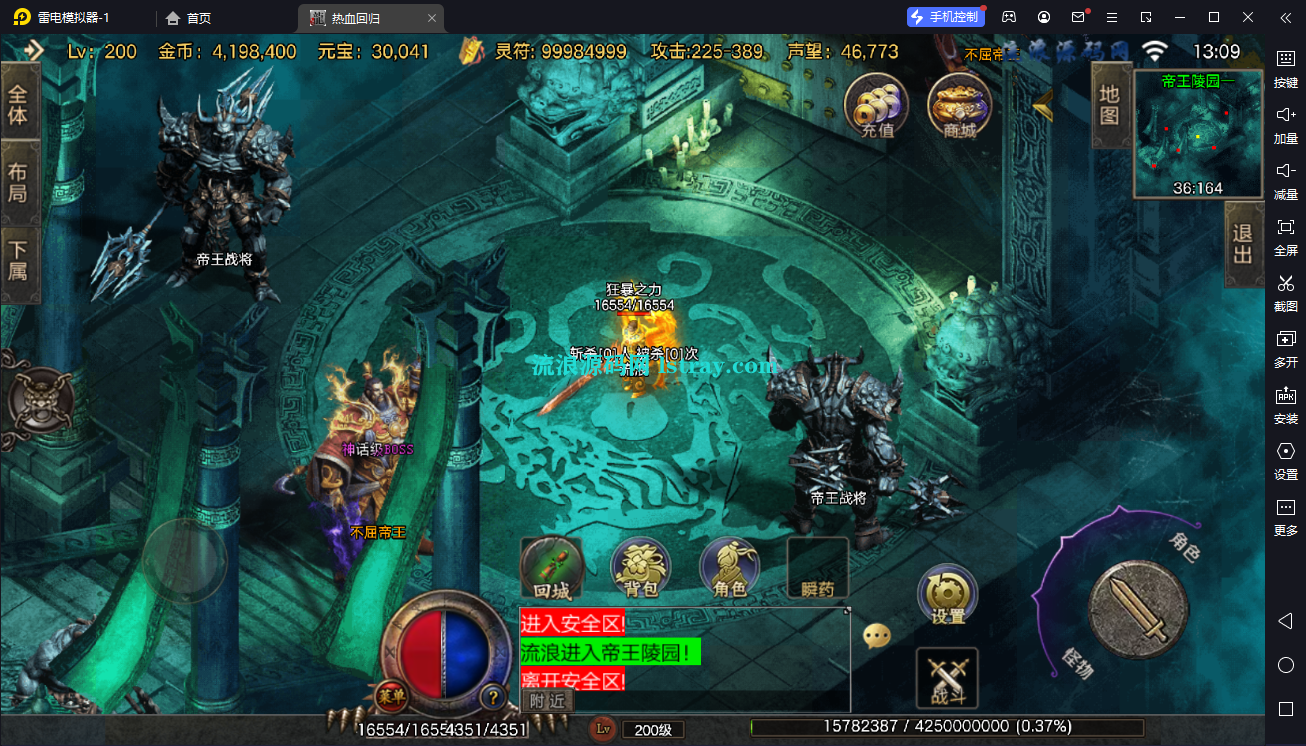Screen dimensions: 1306x746
Task: Switch to the 附近 nearby chat tab
Action: point(547,701)
